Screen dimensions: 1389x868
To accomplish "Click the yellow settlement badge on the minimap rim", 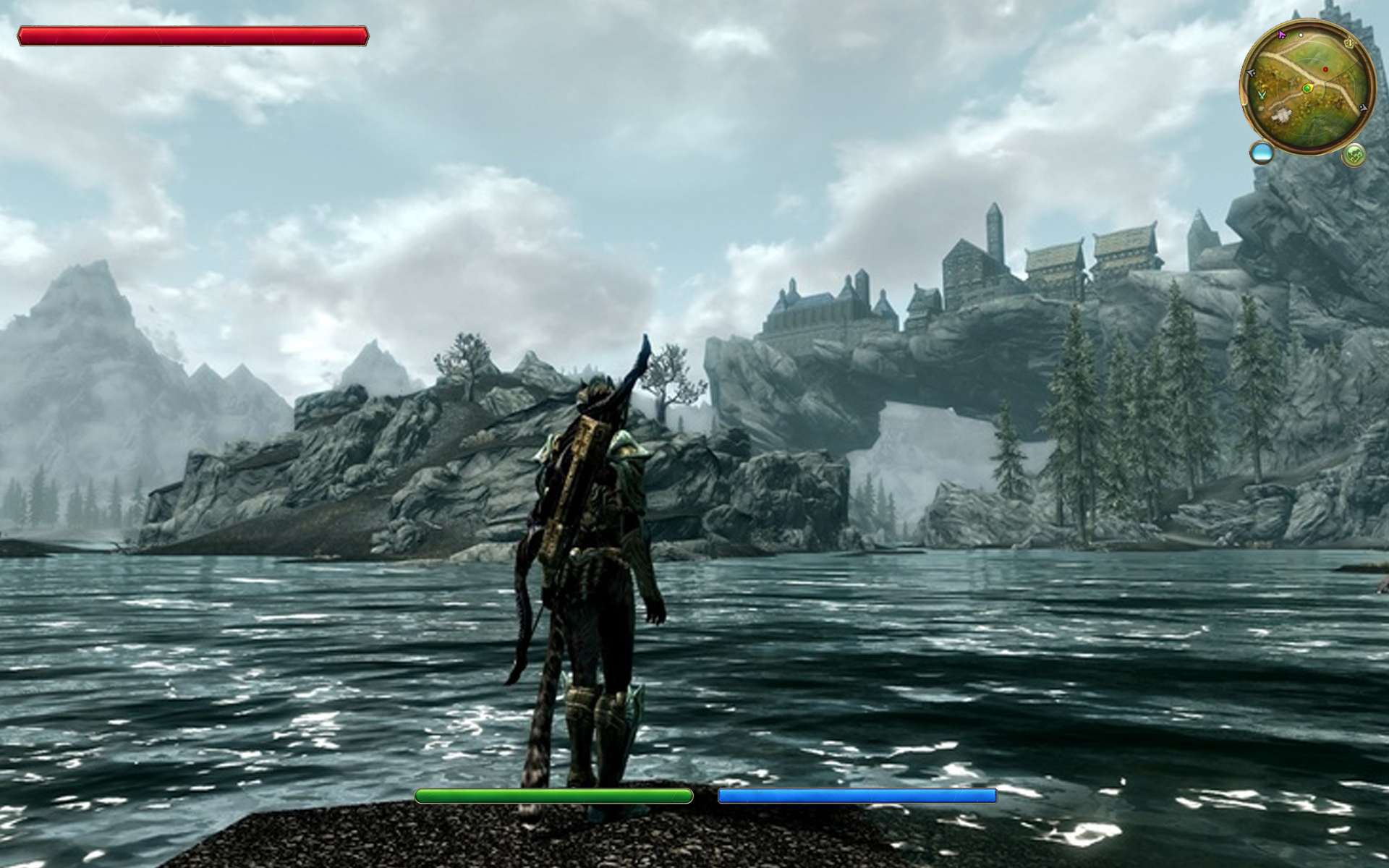I will [1350, 42].
